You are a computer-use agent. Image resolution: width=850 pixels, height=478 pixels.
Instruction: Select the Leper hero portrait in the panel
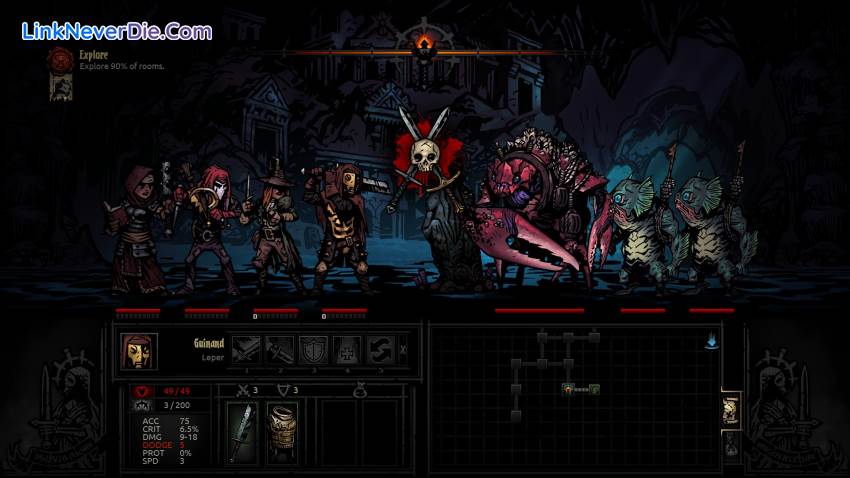139,351
